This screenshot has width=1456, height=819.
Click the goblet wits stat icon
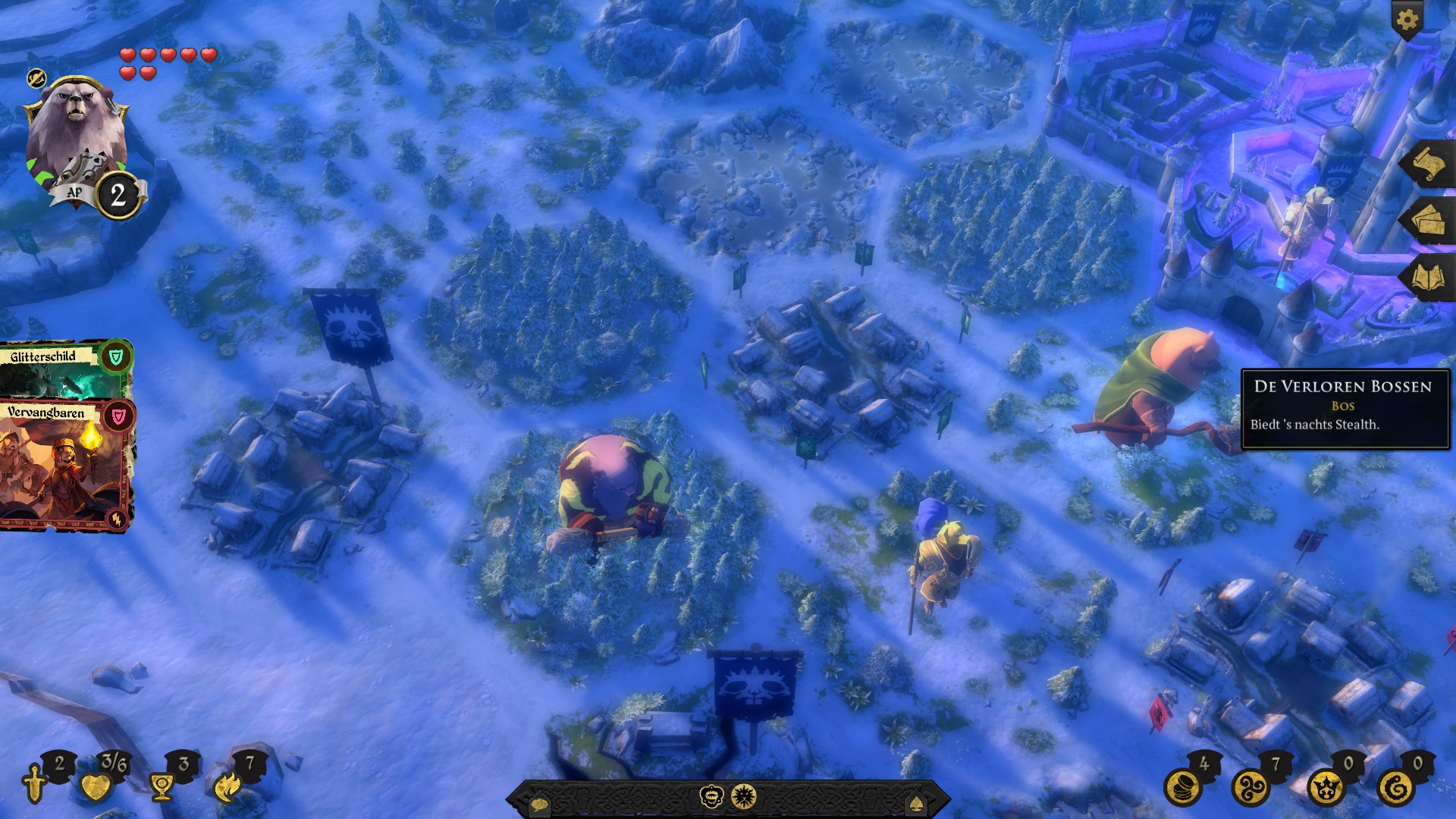162,787
